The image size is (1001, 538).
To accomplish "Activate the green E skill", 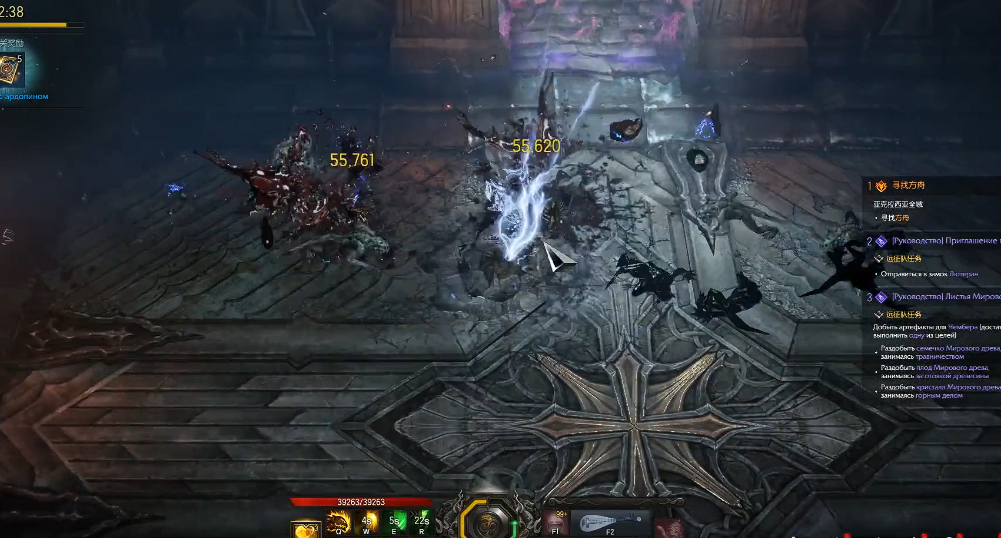I will pyautogui.click(x=394, y=522).
